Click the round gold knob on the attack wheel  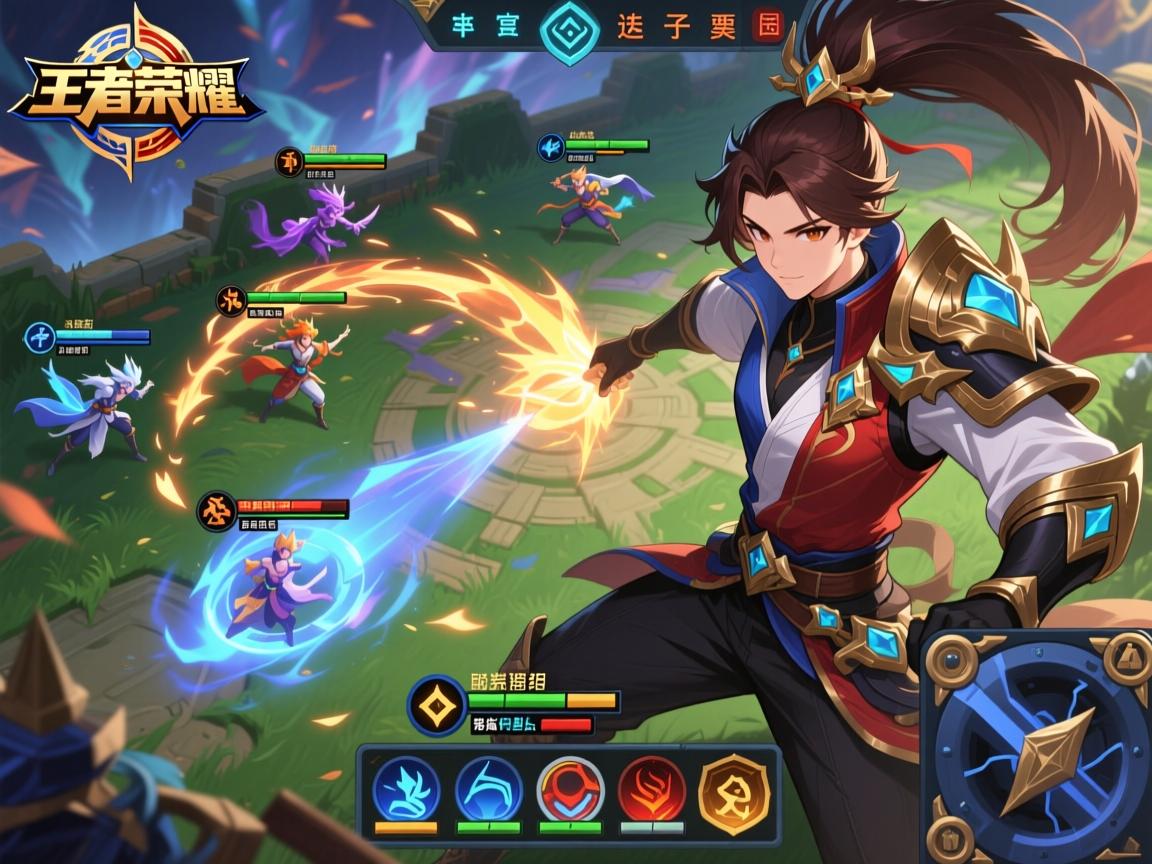pos(952,660)
